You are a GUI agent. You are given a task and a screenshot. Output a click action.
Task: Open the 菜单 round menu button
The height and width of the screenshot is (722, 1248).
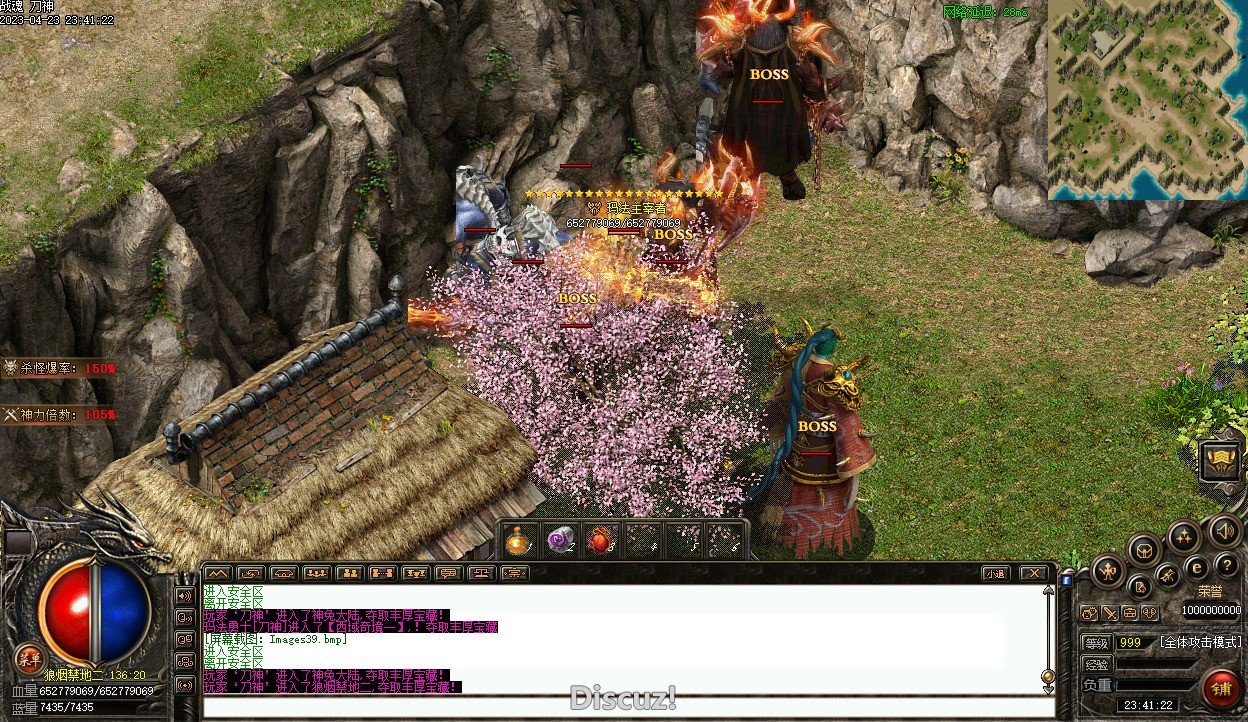pyautogui.click(x=29, y=657)
